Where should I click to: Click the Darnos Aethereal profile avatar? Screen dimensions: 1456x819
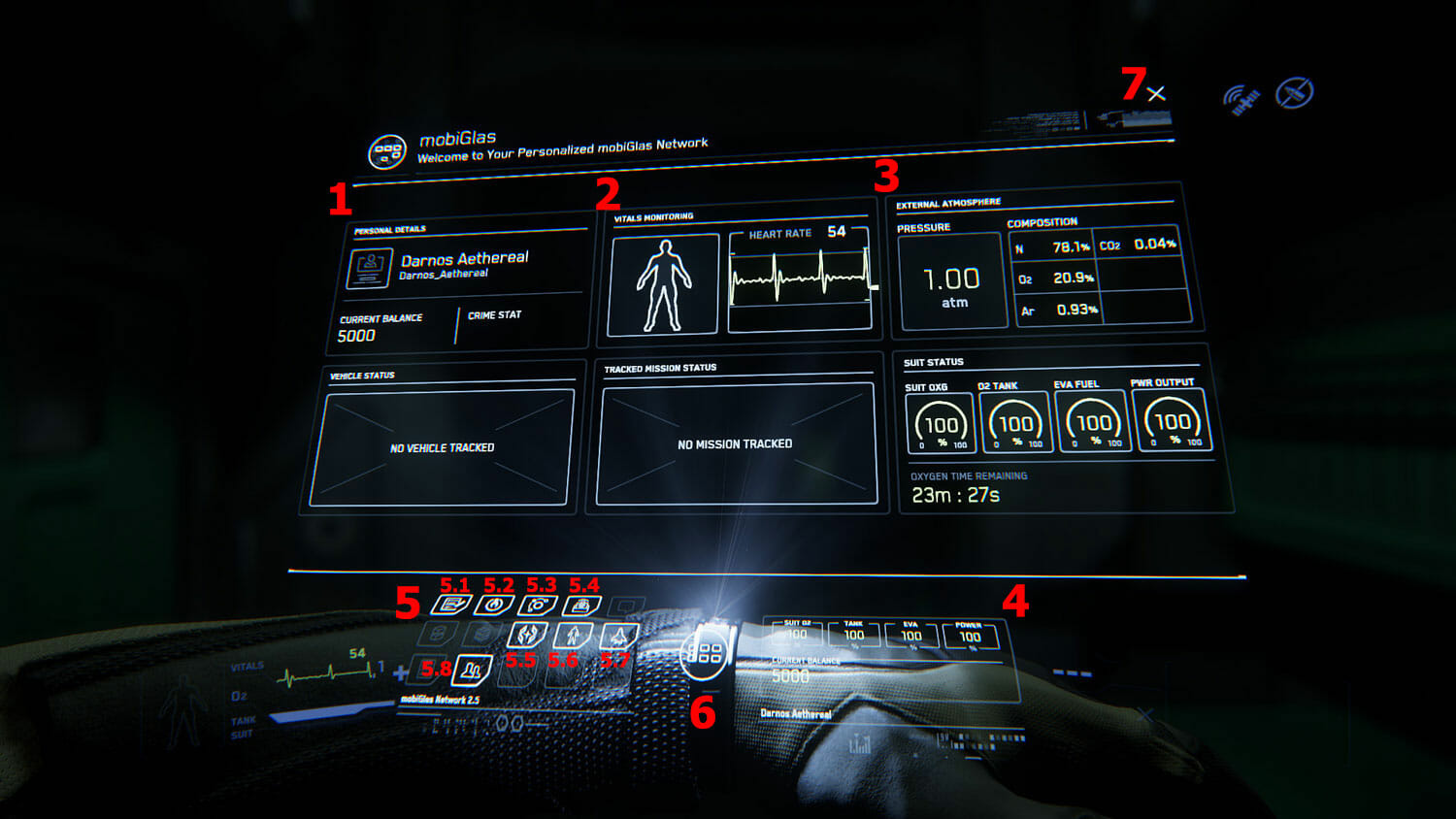(369, 267)
